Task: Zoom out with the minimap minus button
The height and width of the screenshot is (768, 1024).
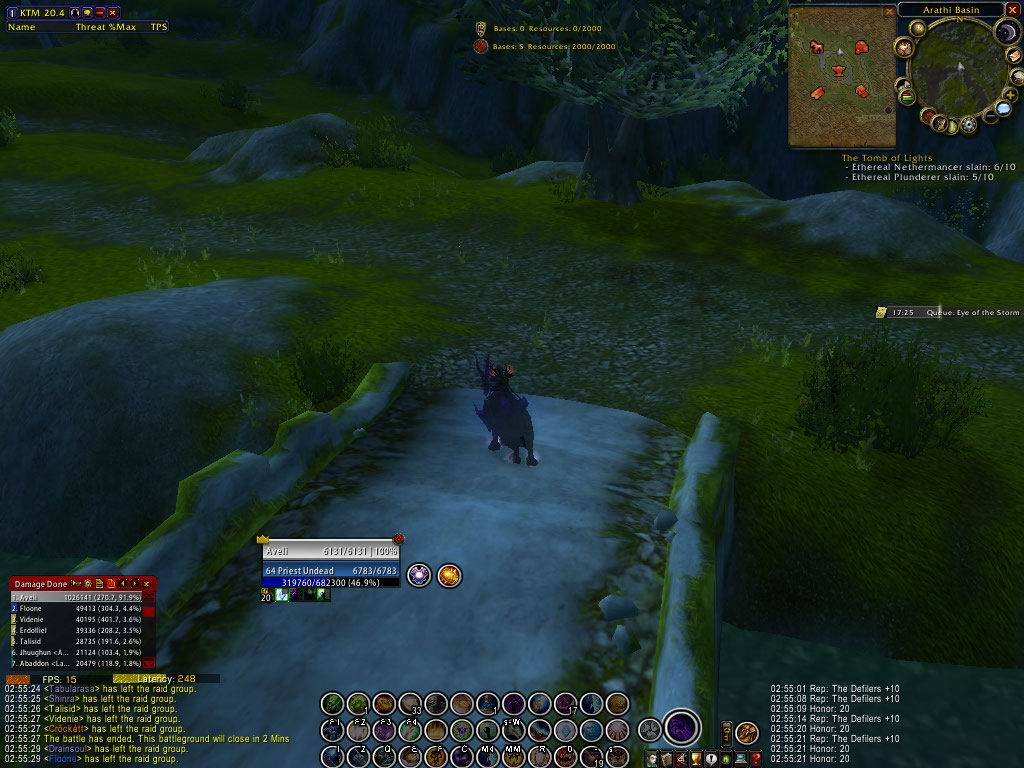Action: pos(989,117)
